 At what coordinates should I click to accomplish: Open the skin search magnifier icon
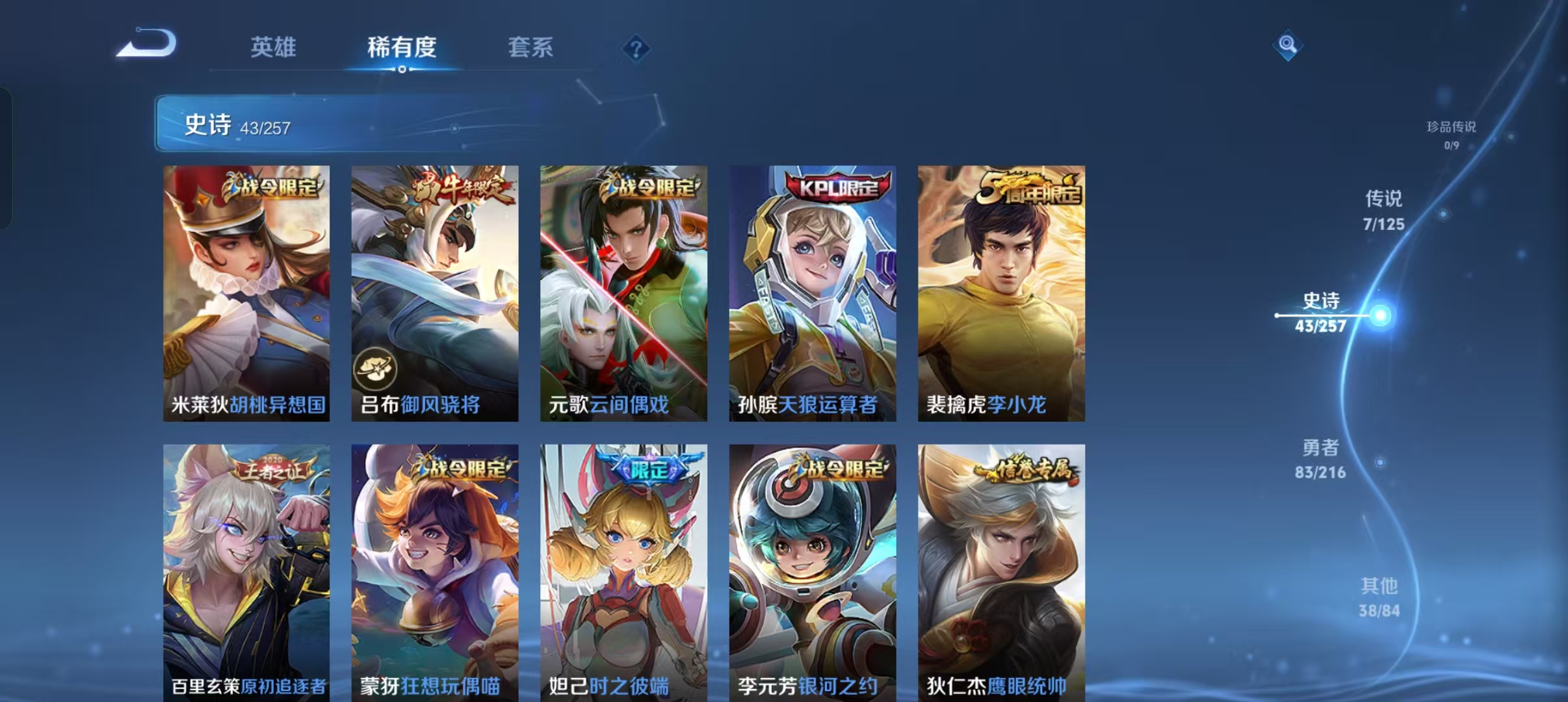1287,45
